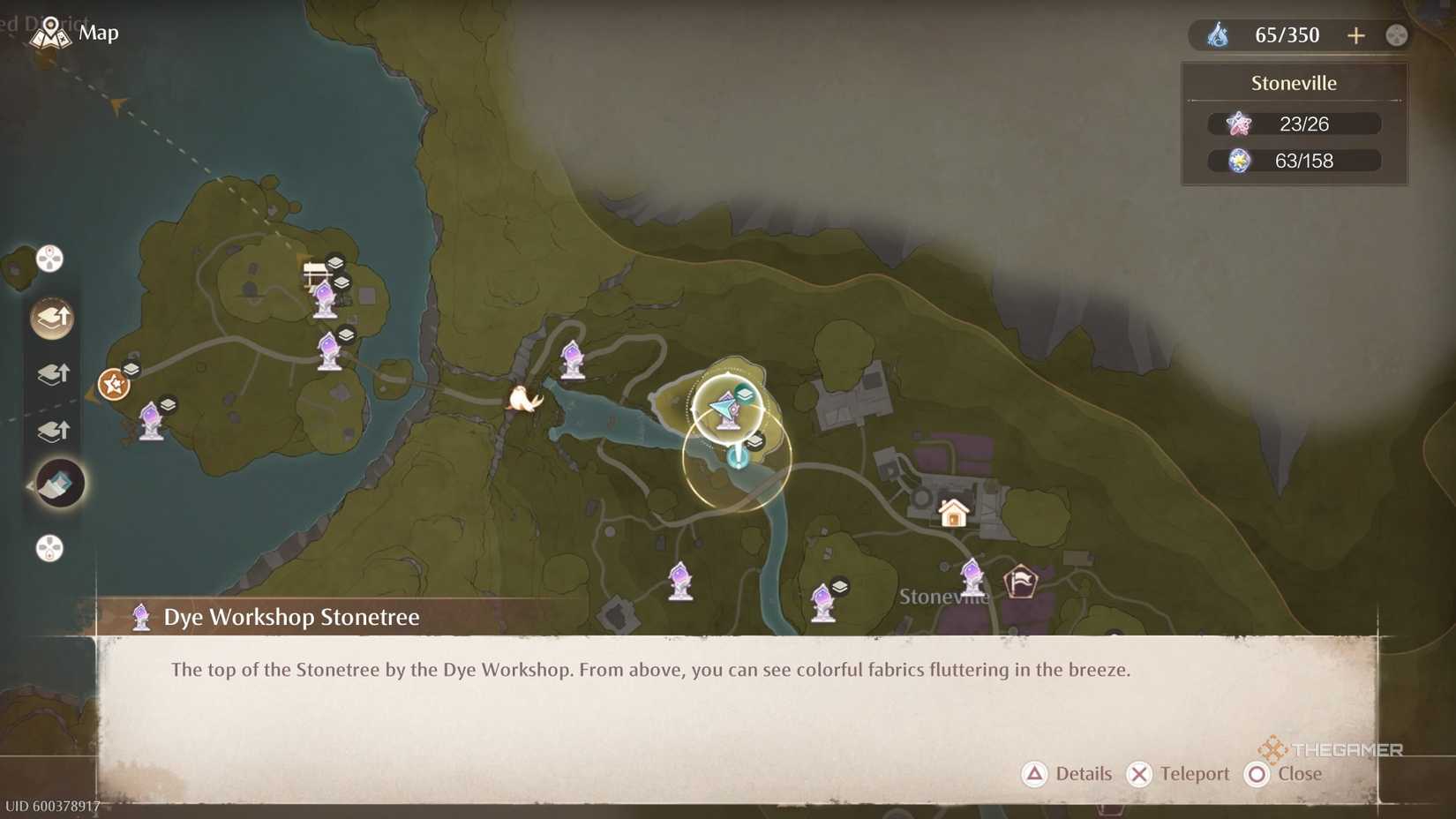Select the Dye Workshop Stonetree name banner

(291, 617)
